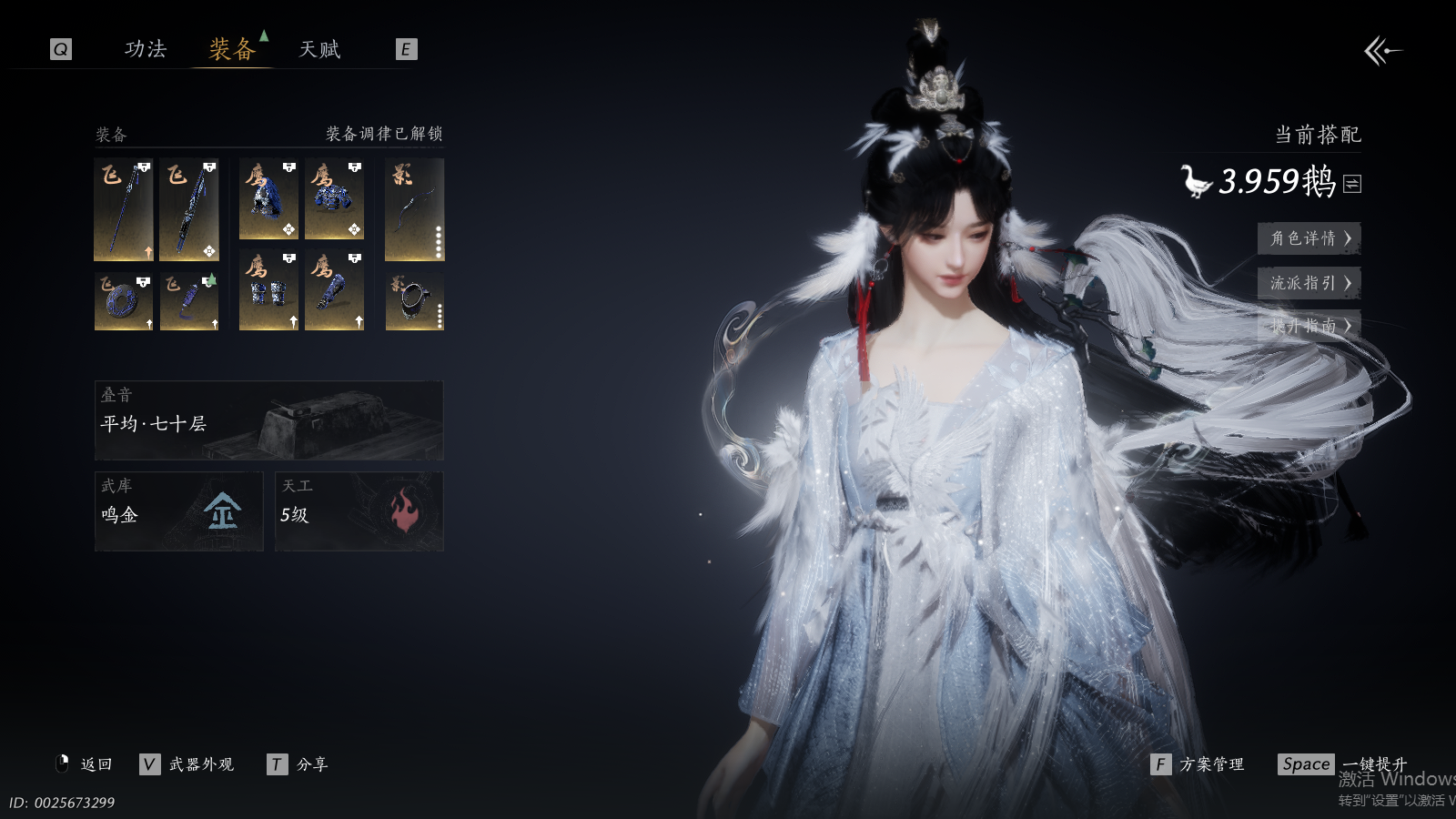This screenshot has width=1456, height=819.
Task: Open 方案管理 loadout management
Action: click(x=1198, y=764)
